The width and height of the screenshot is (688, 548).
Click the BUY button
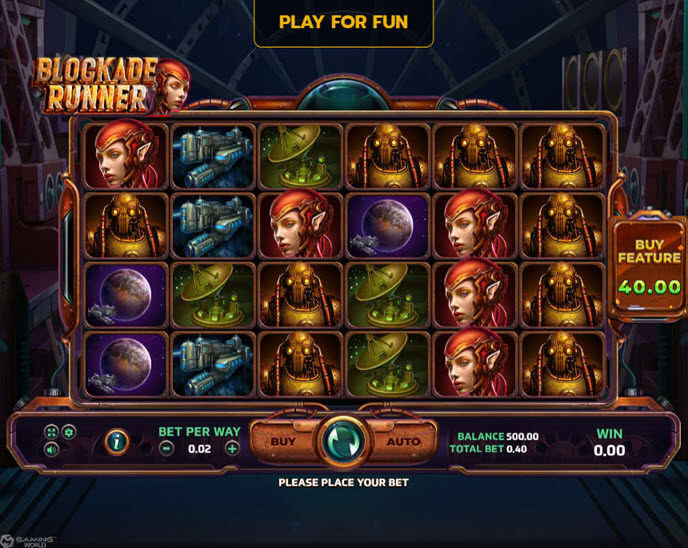click(284, 441)
